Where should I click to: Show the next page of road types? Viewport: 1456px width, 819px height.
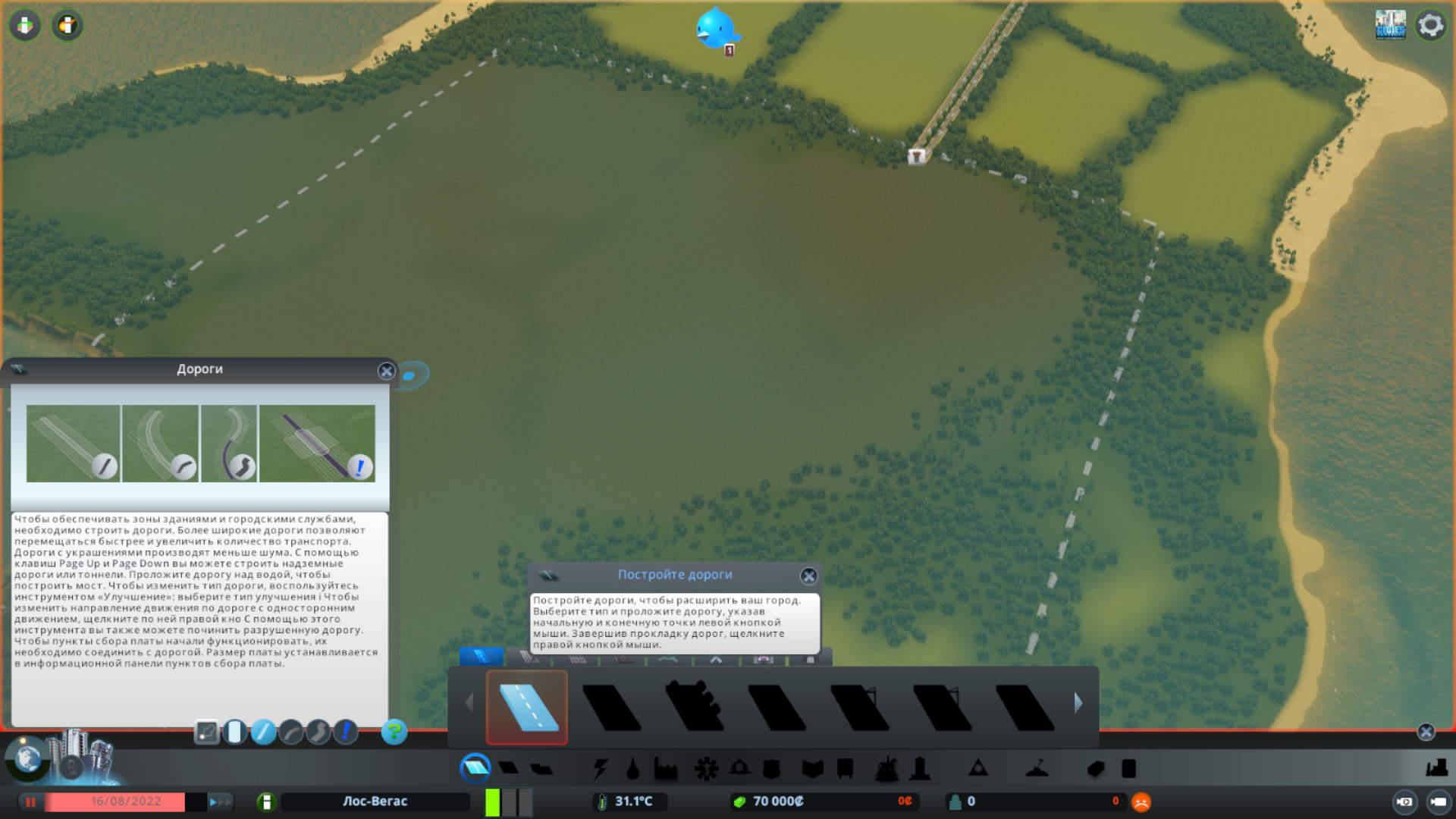(1078, 703)
